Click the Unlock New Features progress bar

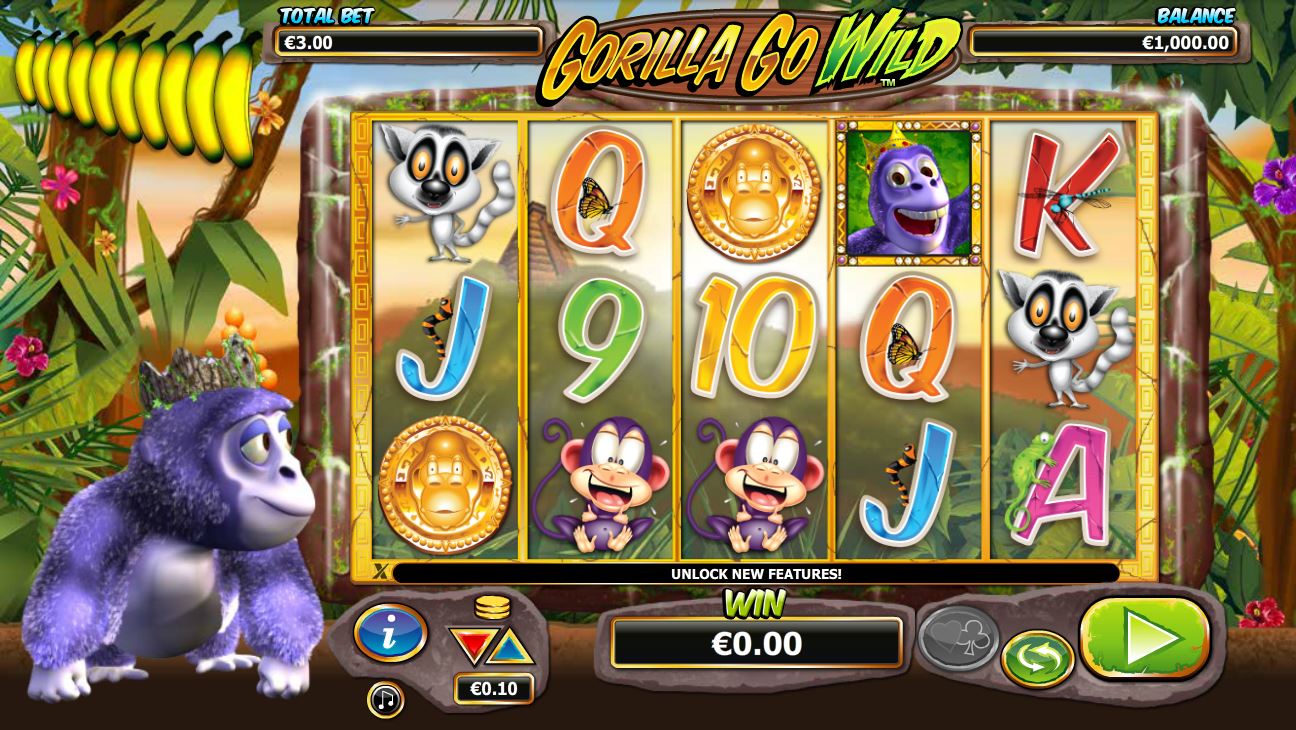(x=755, y=574)
